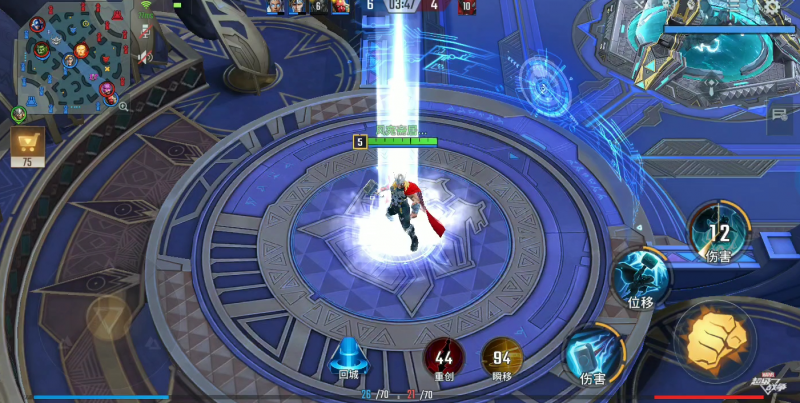The width and height of the screenshot is (800, 403).
Task: Tap the 伤害 skill on 12 cooldown
Action: point(718,232)
